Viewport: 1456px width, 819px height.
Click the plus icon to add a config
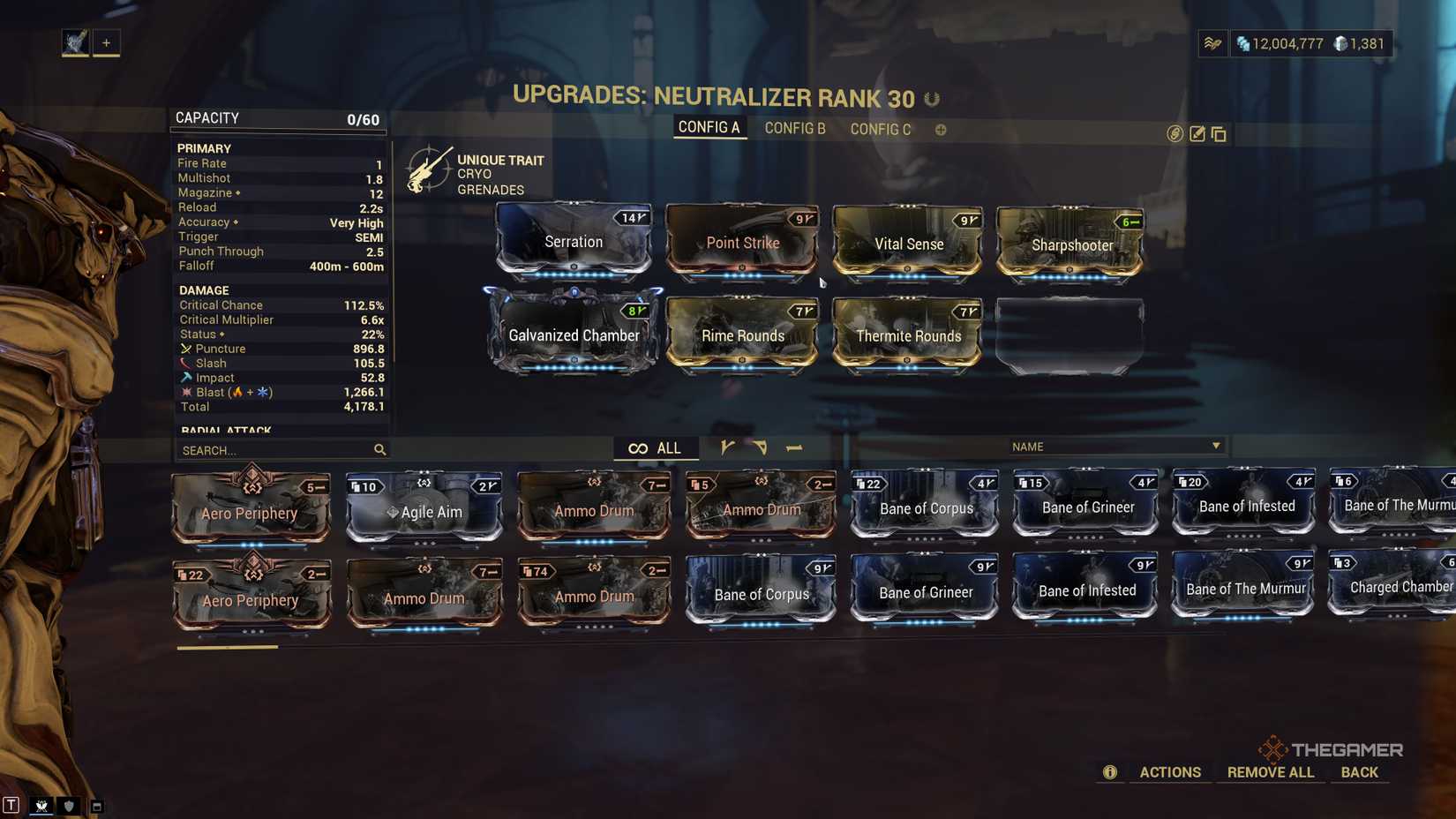point(941,130)
